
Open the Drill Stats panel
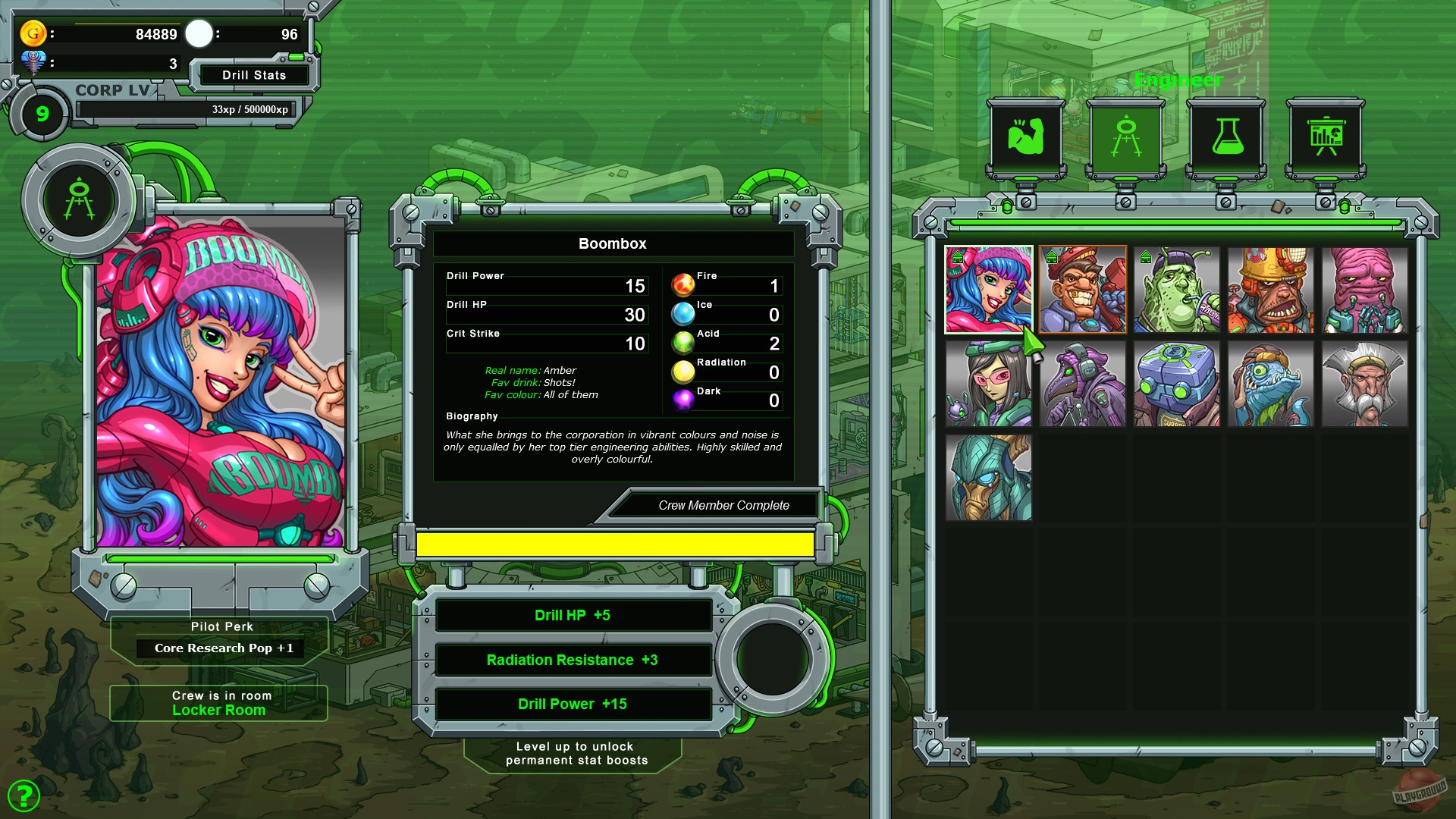point(253,75)
